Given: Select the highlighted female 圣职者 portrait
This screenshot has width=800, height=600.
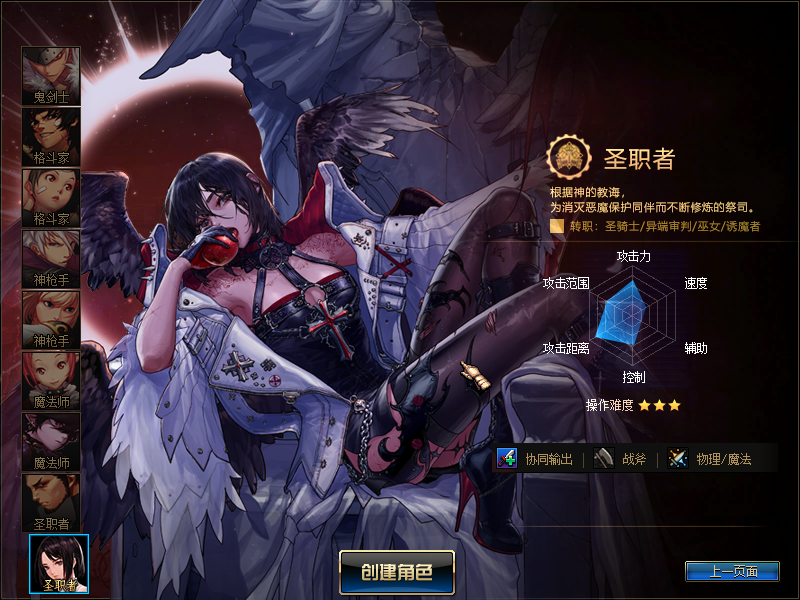Looking at the screenshot, I should click(59, 563).
